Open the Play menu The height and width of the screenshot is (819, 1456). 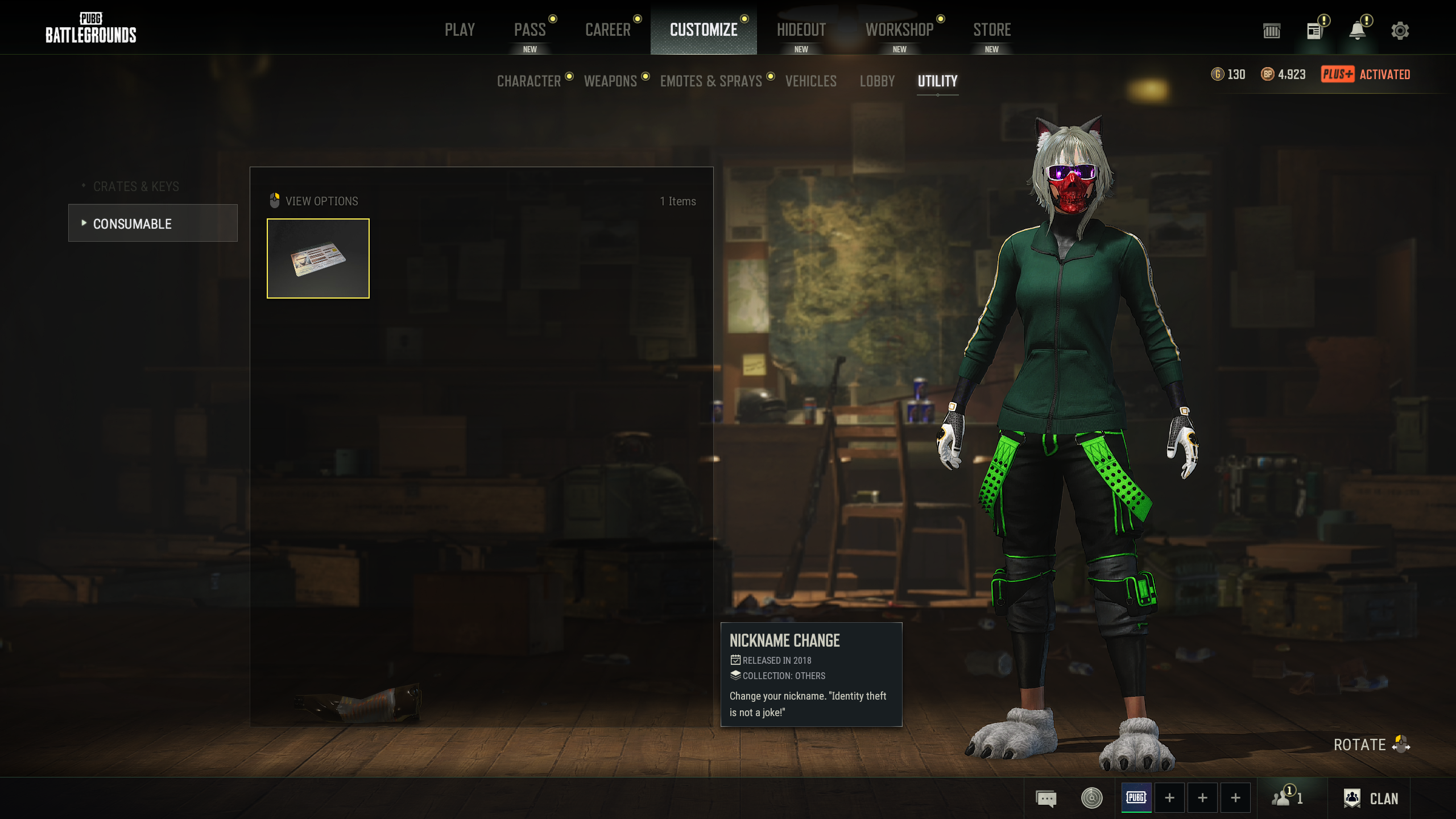(x=460, y=30)
